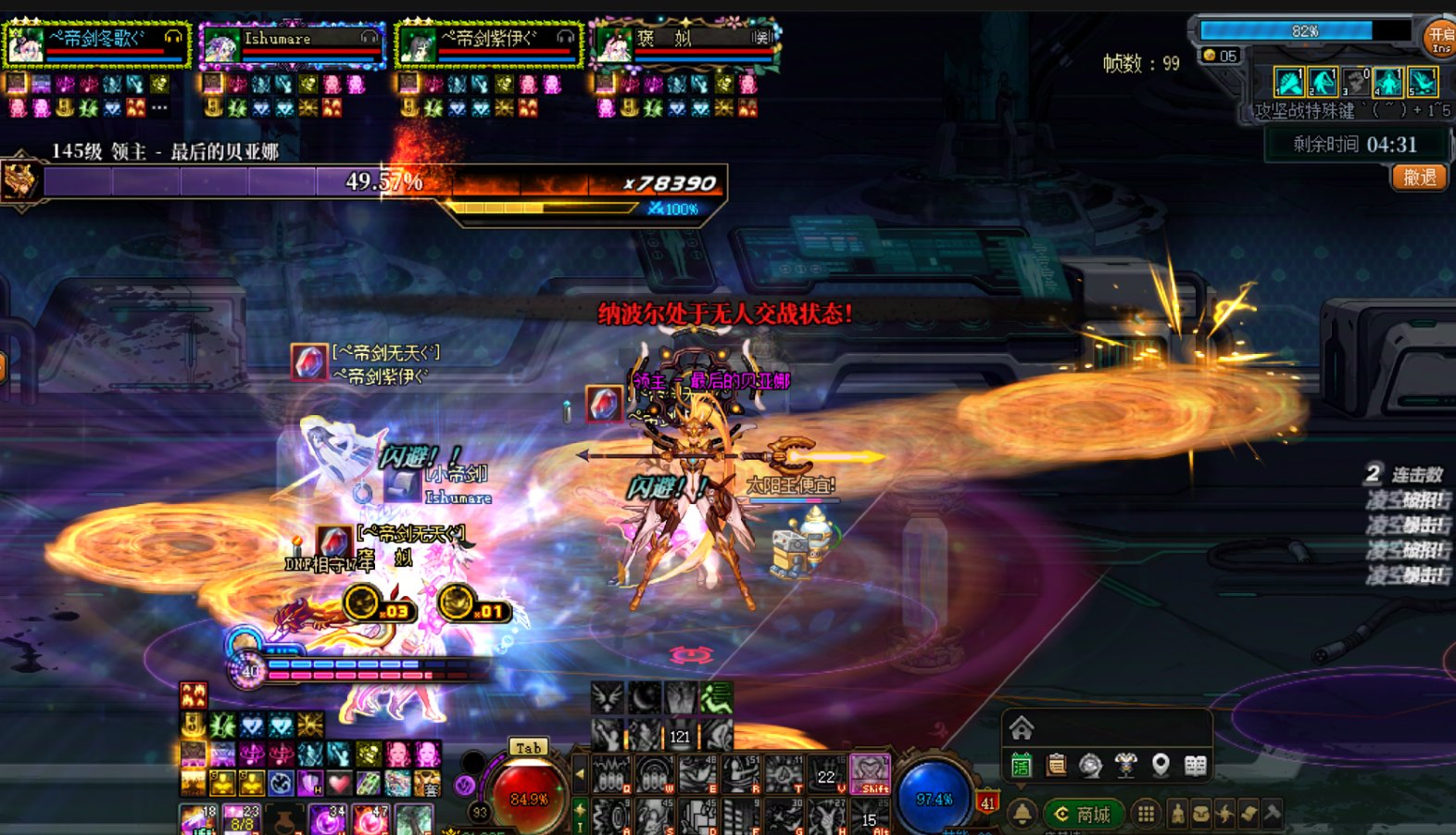Click the orange 撤退 retreat button
The height and width of the screenshot is (835, 1456).
pyautogui.click(x=1419, y=177)
